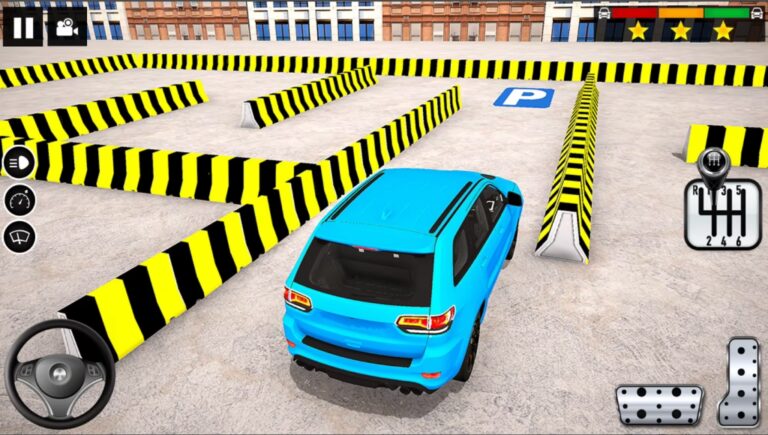Viewport: 768px width, 435px height.
Task: Pause the game
Action: click(22, 26)
